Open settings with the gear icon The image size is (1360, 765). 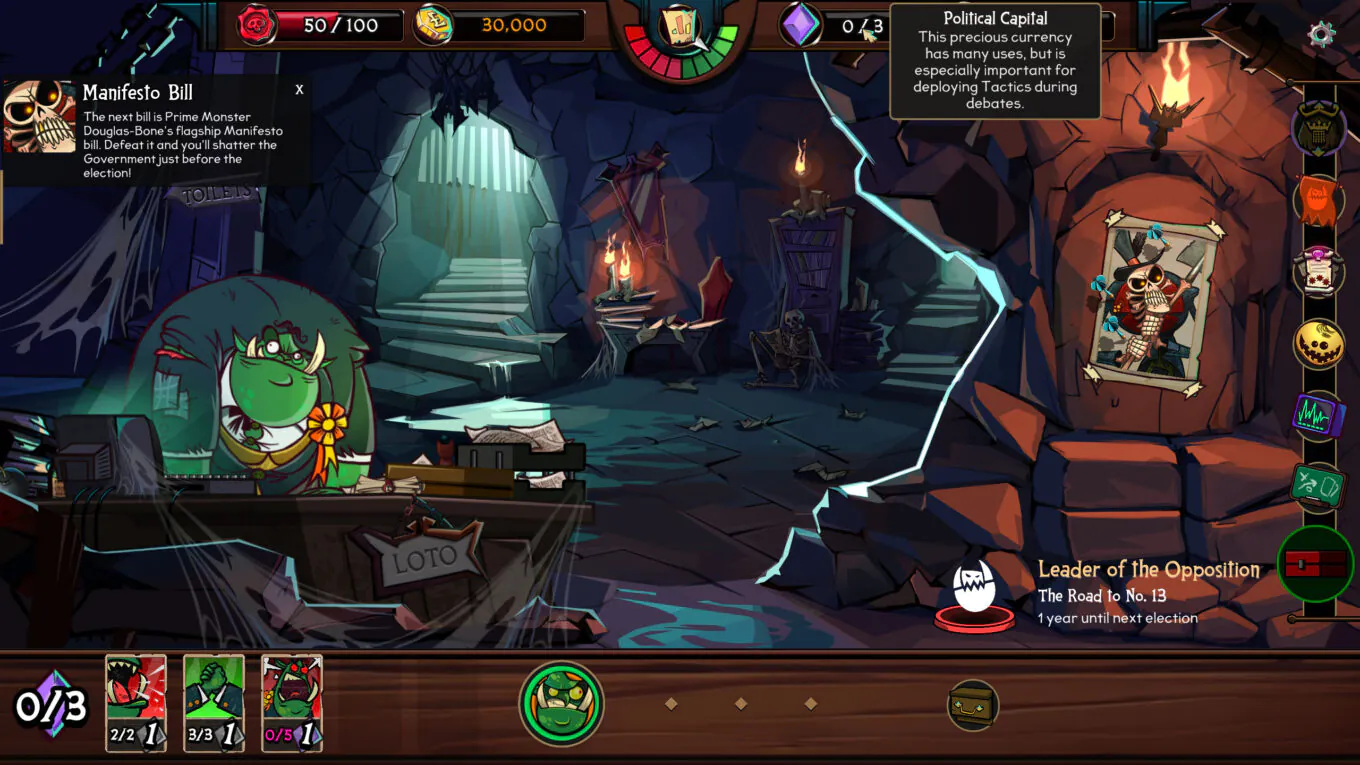point(1321,35)
